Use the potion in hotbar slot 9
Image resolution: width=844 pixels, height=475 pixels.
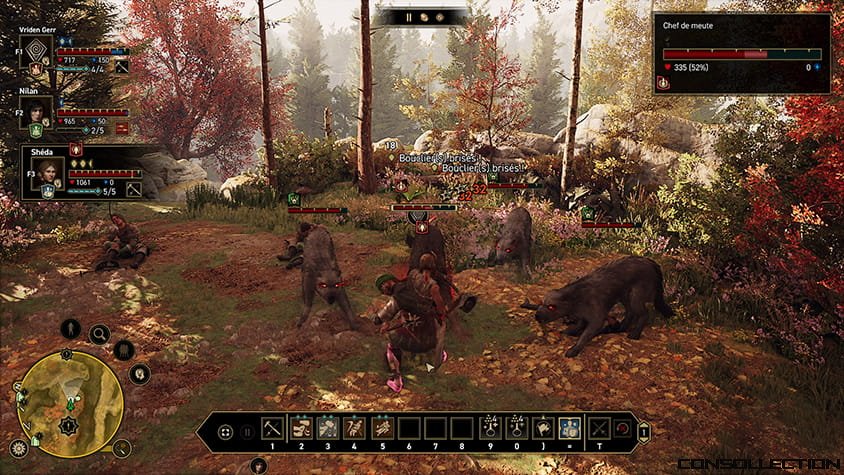pyautogui.click(x=490, y=429)
